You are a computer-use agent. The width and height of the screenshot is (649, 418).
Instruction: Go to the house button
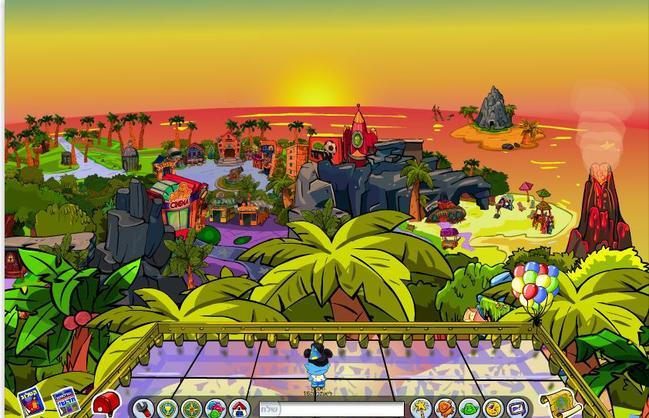[x=239, y=408]
